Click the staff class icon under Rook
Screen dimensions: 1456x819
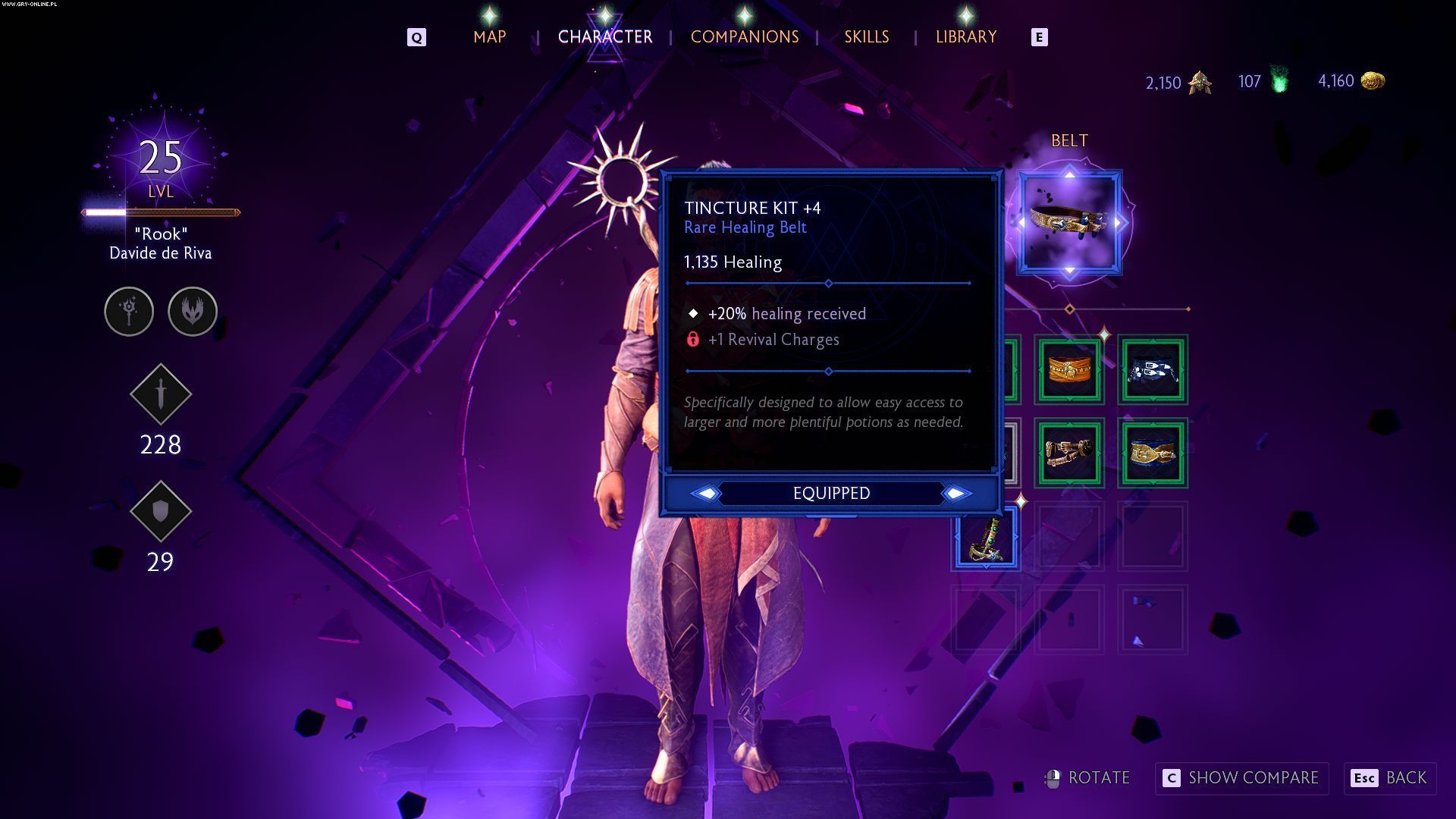click(129, 311)
